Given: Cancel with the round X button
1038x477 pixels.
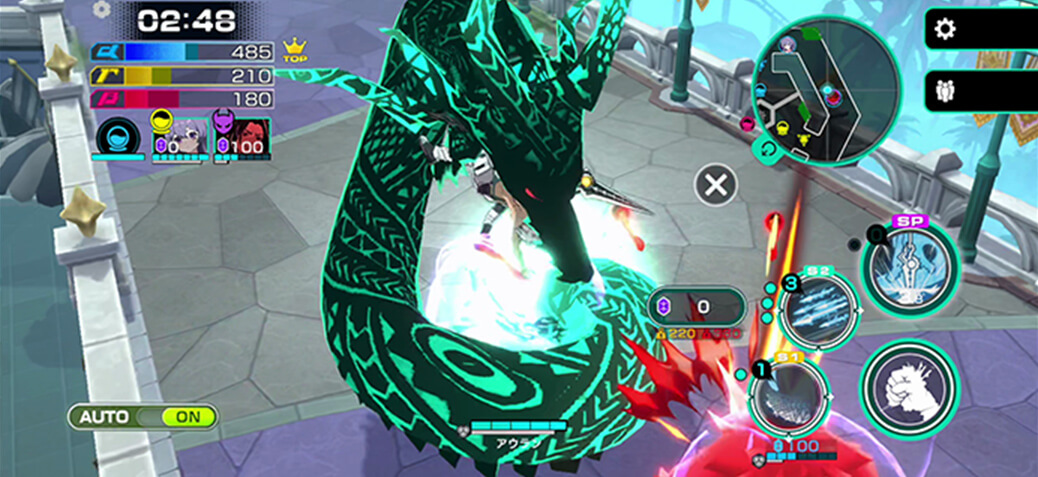Looking at the screenshot, I should pyautogui.click(x=716, y=185).
